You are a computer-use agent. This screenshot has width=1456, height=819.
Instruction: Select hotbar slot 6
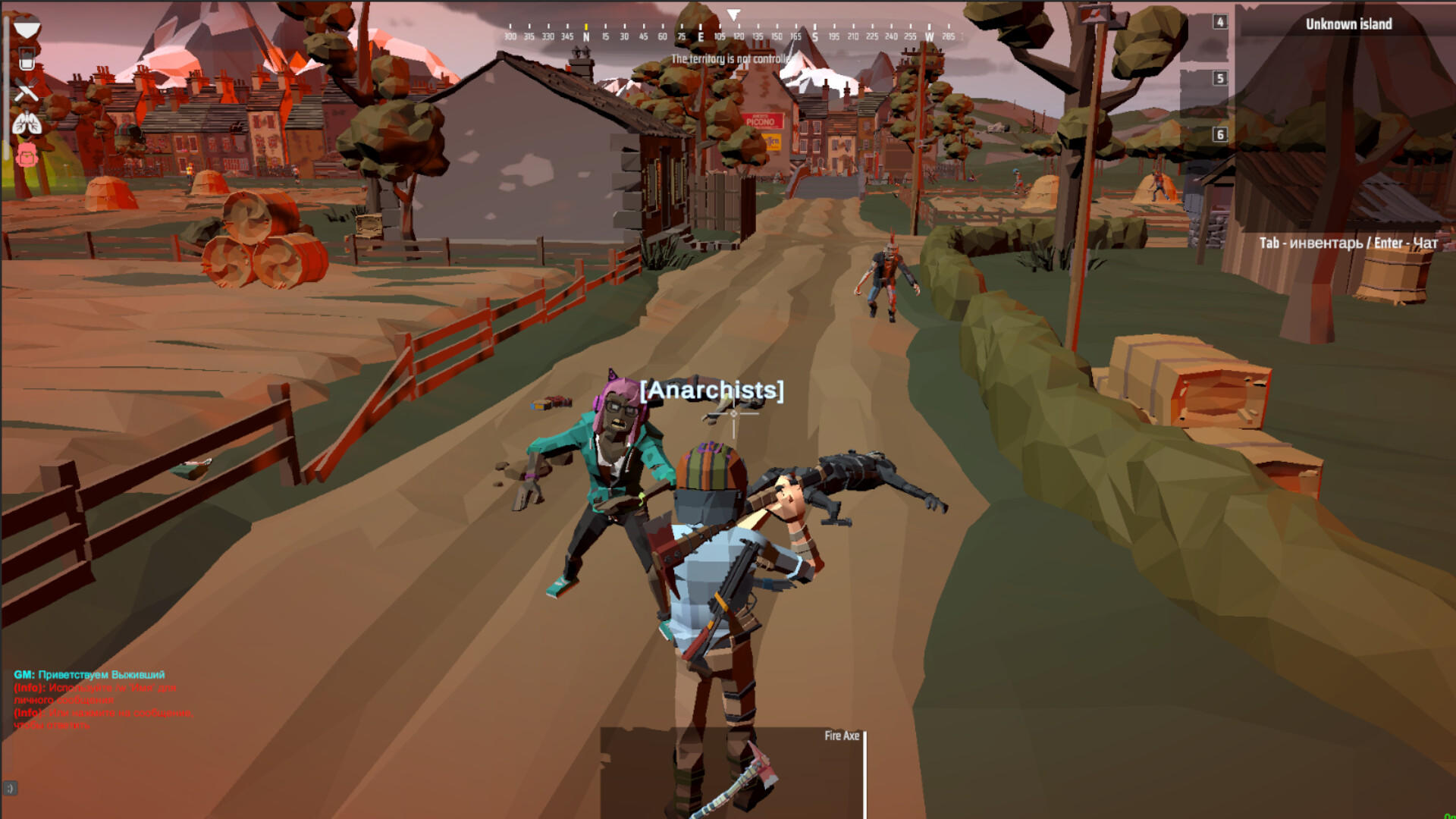1219,134
